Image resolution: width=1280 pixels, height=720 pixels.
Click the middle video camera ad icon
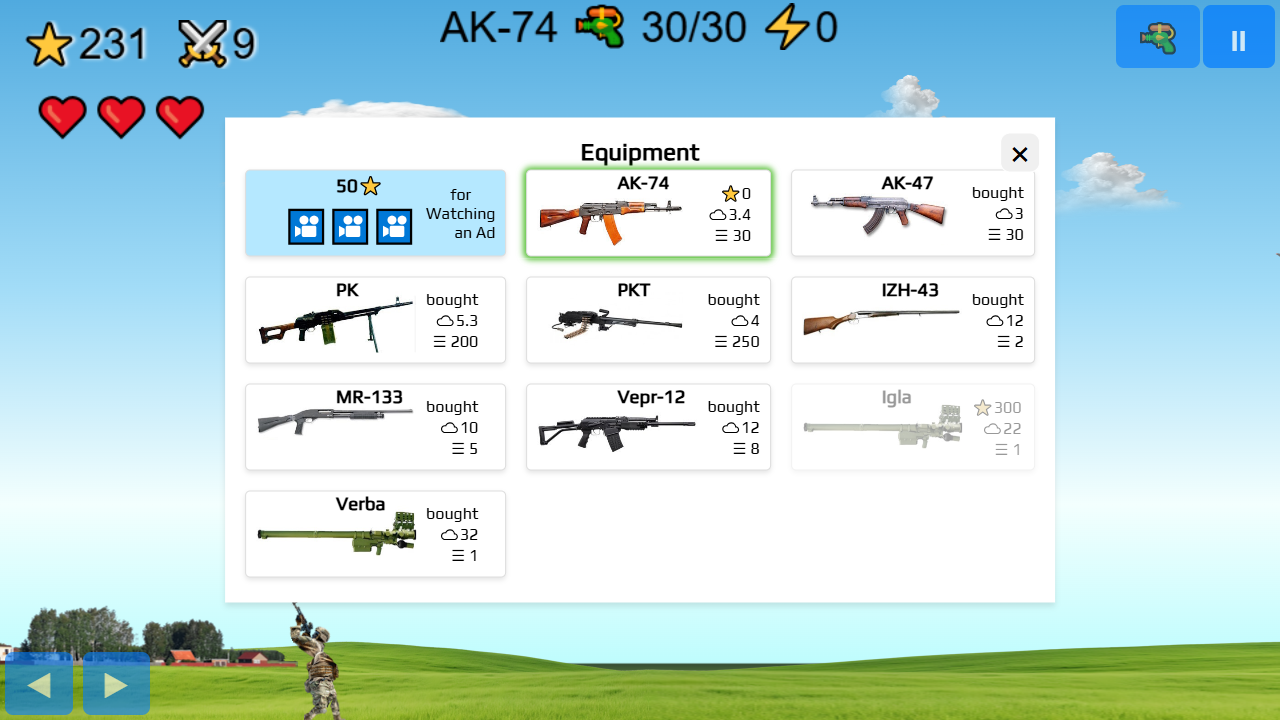[x=350, y=226]
